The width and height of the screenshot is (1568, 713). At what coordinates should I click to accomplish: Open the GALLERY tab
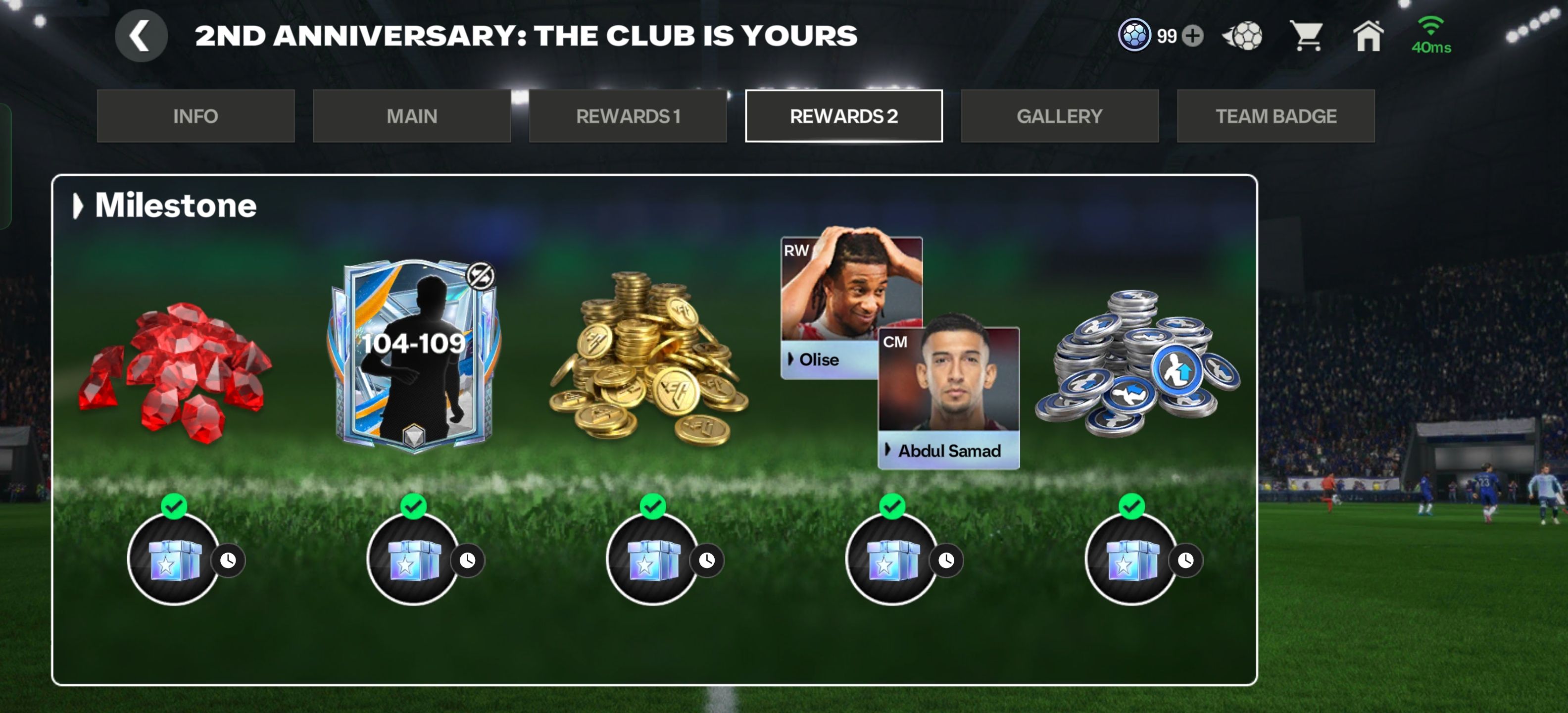1060,116
